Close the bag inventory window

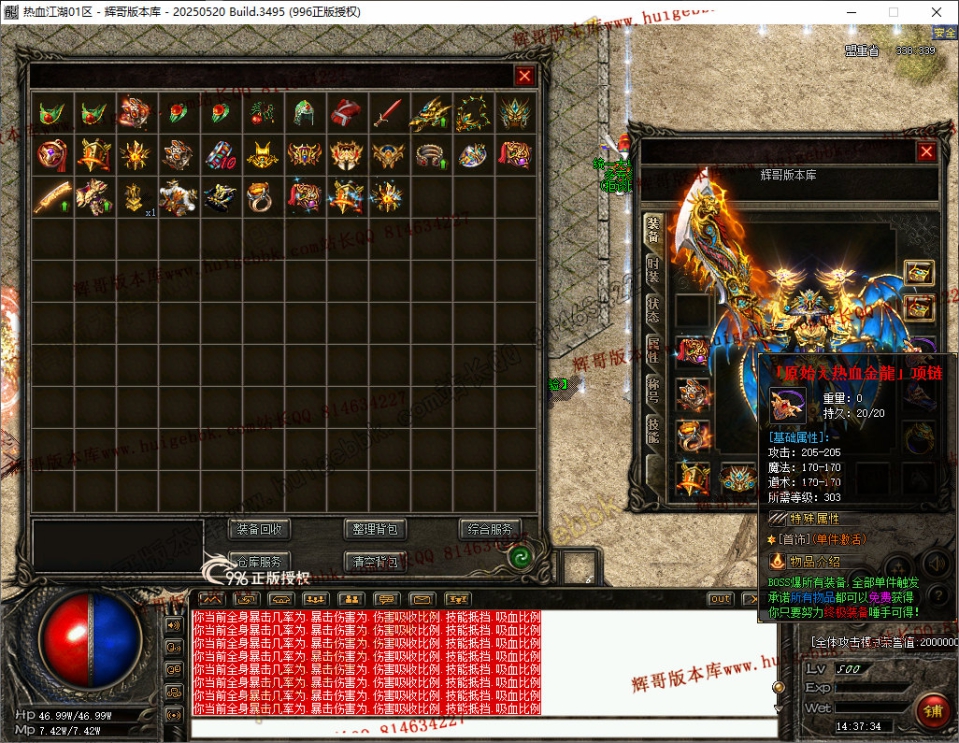524,75
